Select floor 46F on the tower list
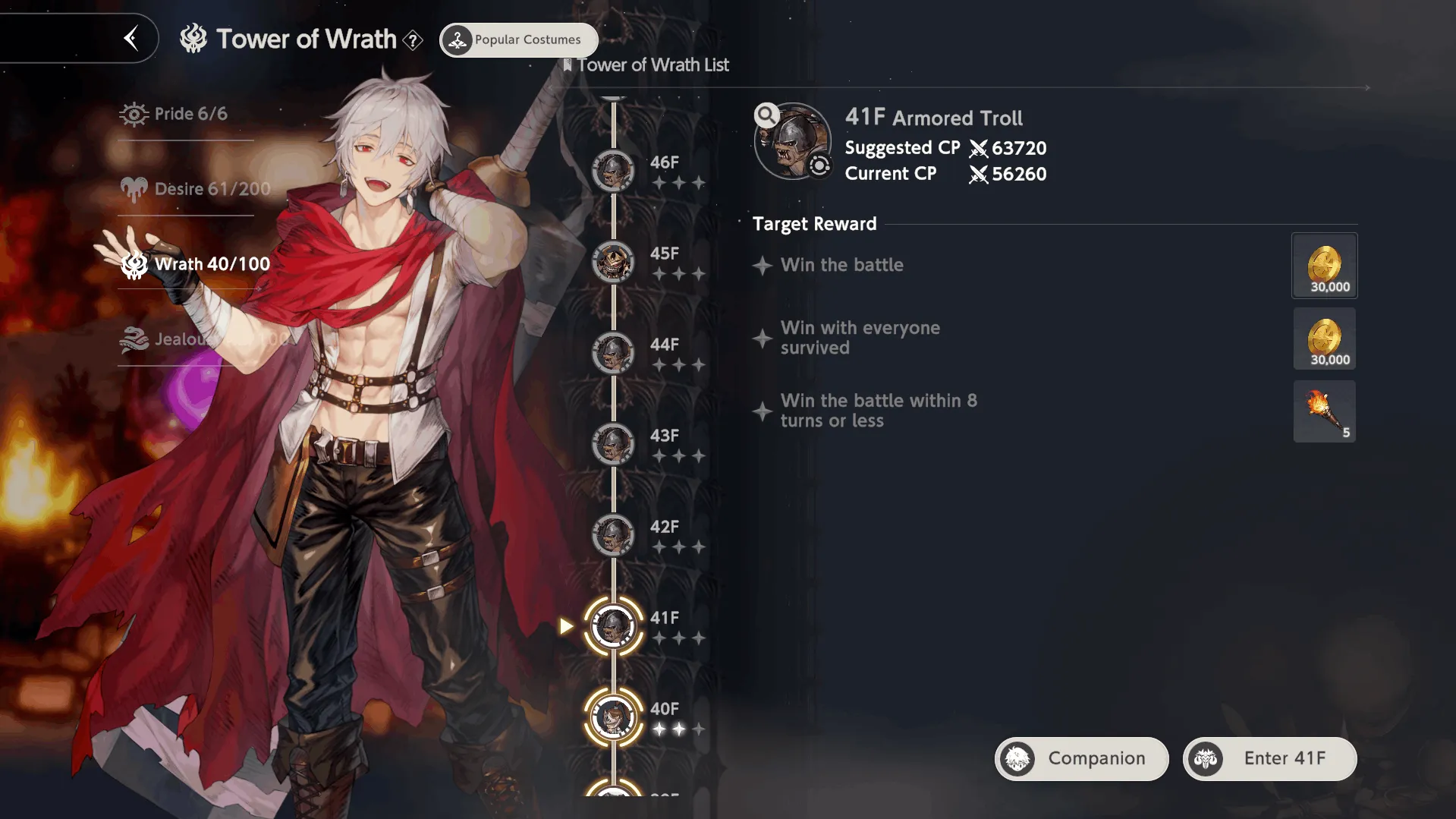Screen dimensions: 1456x819 613,170
